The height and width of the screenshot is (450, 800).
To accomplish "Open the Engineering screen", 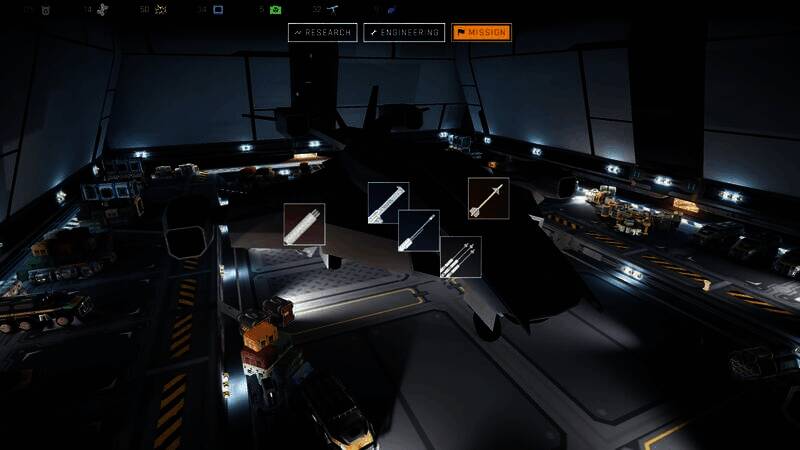I will (x=403, y=33).
